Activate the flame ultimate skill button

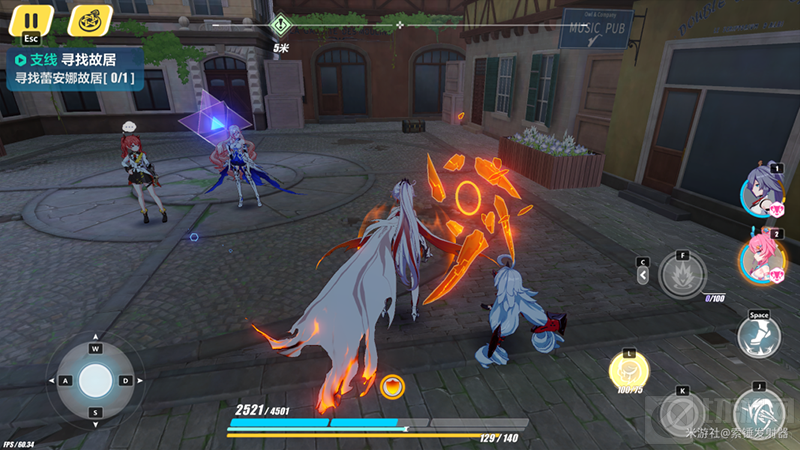pyautogui.click(x=683, y=275)
